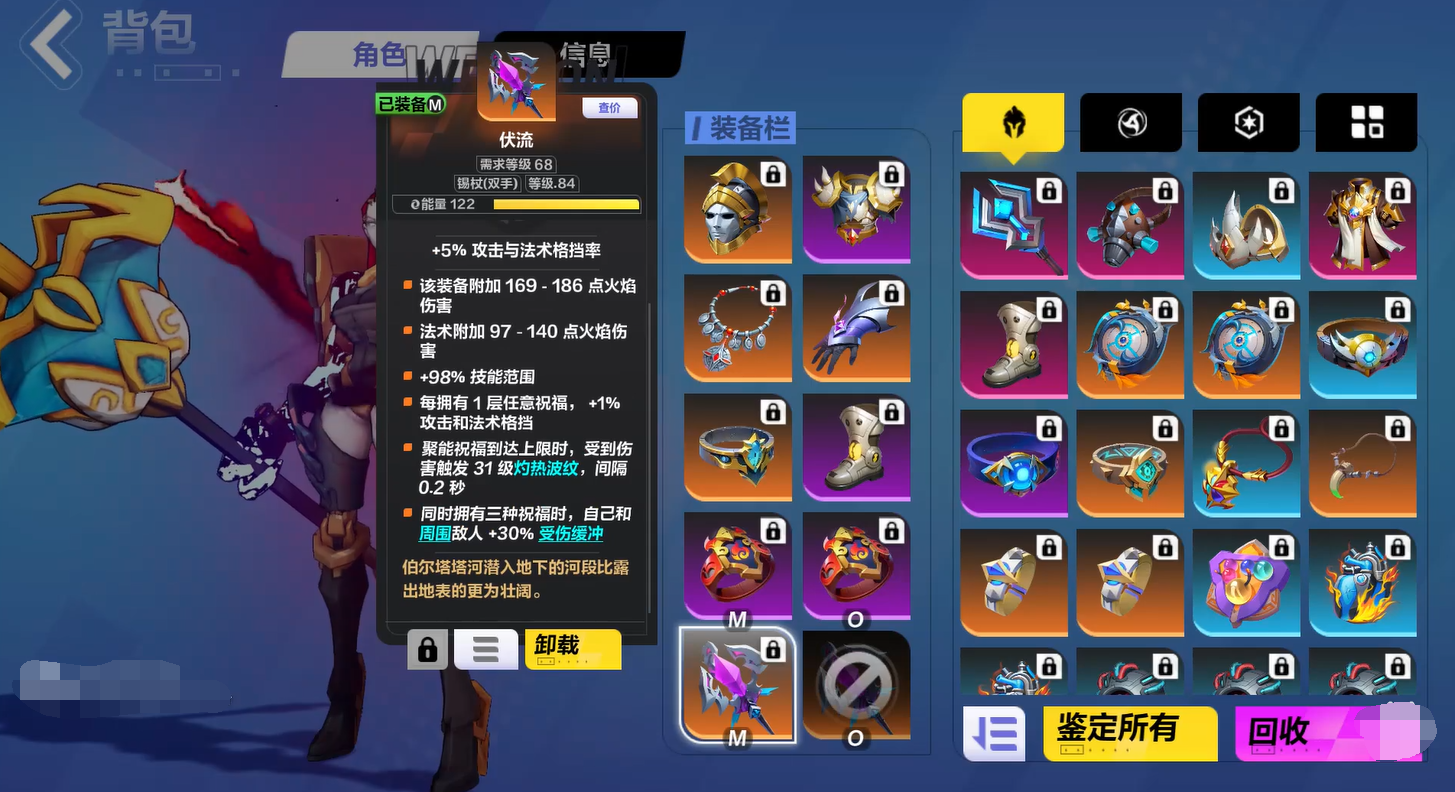Open the hexagonal star item category
Image resolution: width=1455 pixels, height=792 pixels.
click(1247, 122)
